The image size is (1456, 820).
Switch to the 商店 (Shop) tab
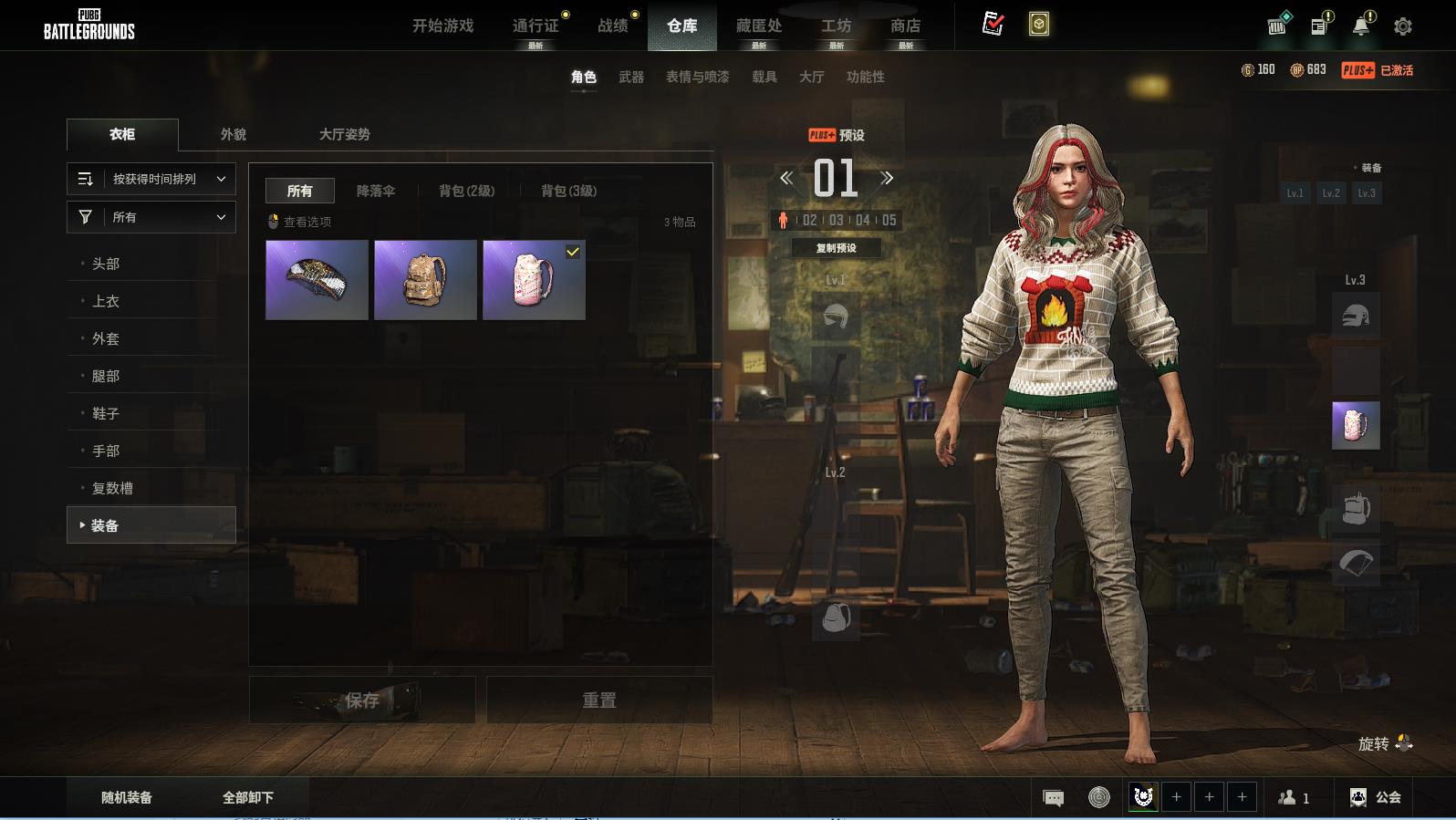coord(905,26)
